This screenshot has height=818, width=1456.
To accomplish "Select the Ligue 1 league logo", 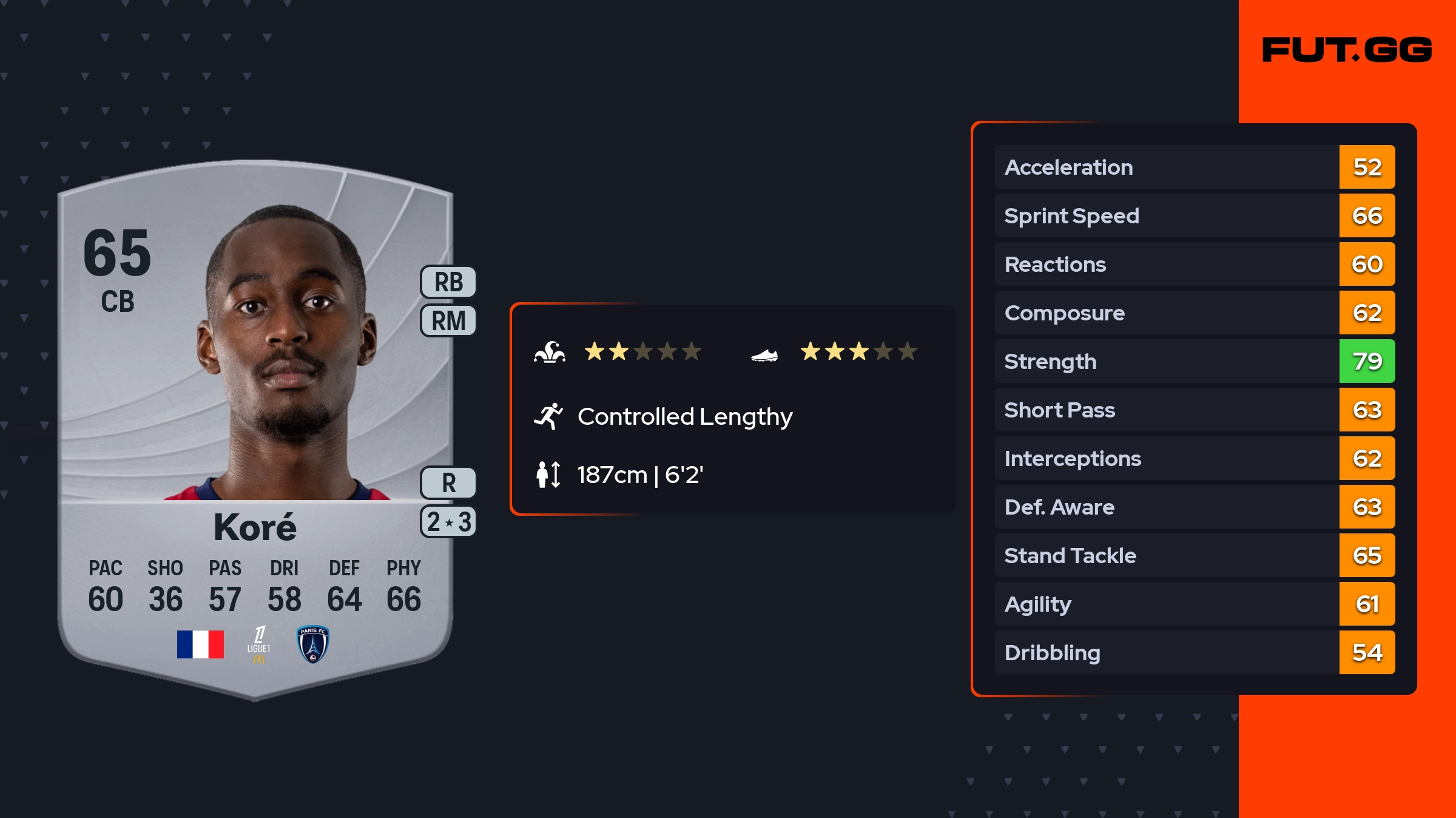I will (x=259, y=644).
